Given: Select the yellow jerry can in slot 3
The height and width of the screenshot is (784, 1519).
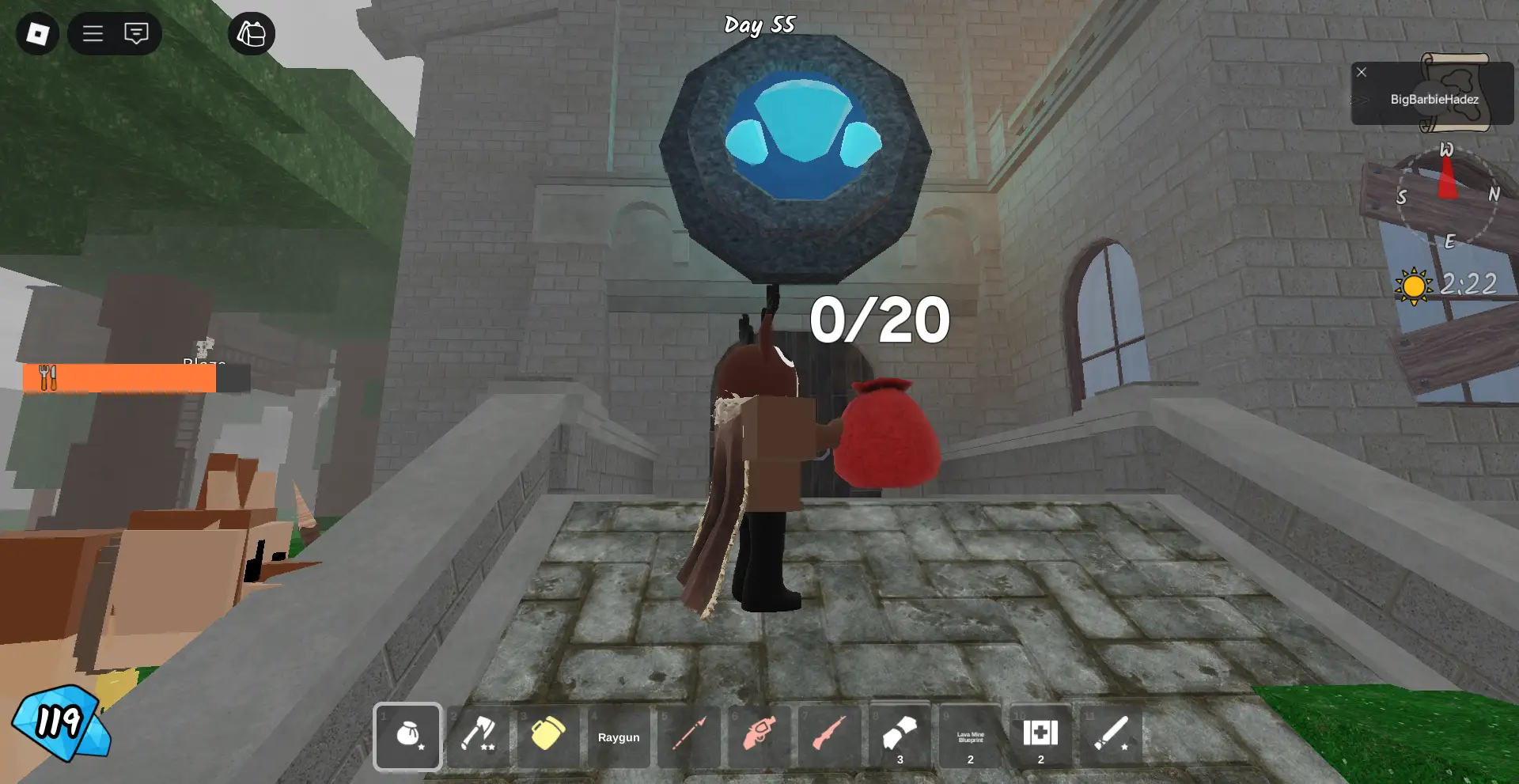Looking at the screenshot, I should point(548,737).
